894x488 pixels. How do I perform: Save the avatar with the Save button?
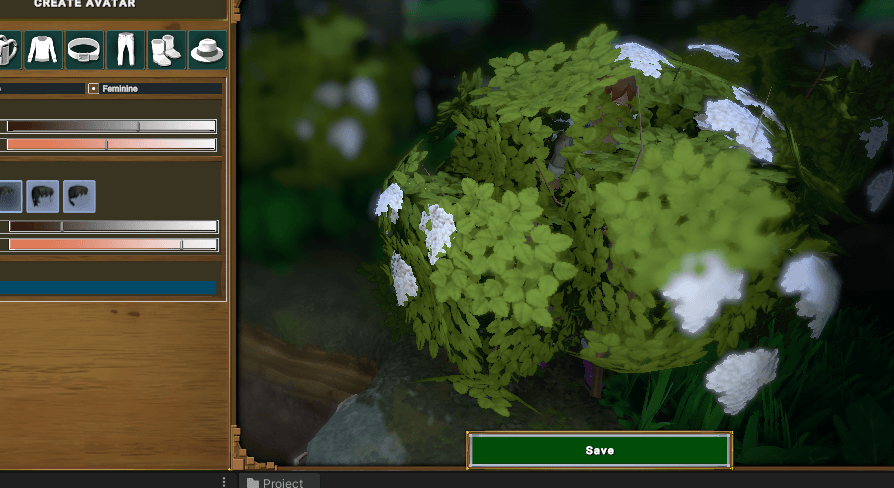599,450
